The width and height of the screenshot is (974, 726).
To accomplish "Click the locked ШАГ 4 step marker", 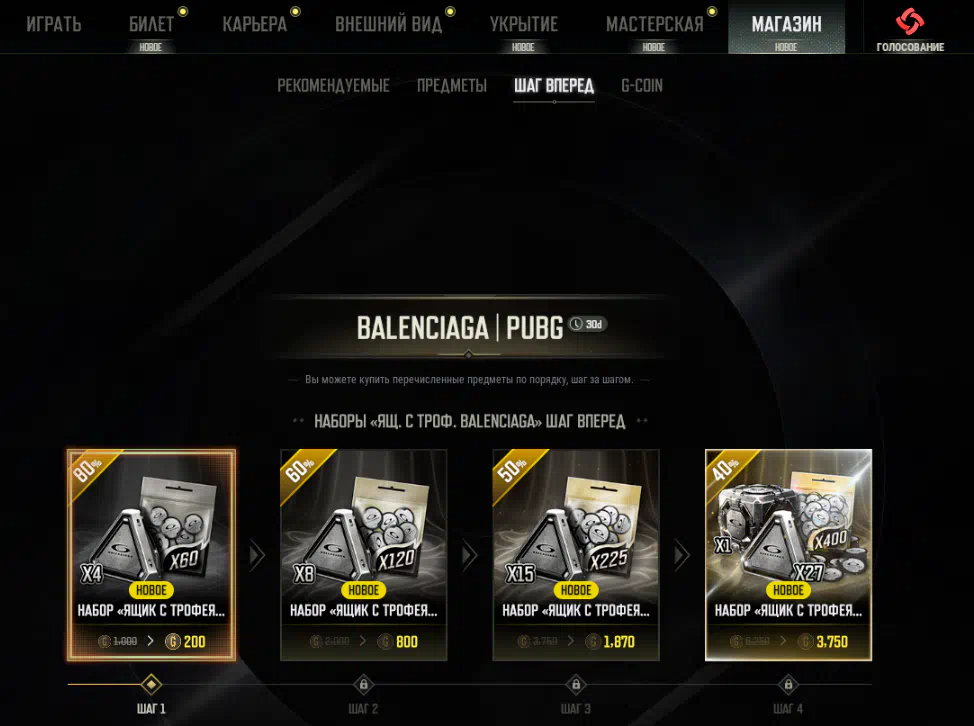I will tap(788, 685).
